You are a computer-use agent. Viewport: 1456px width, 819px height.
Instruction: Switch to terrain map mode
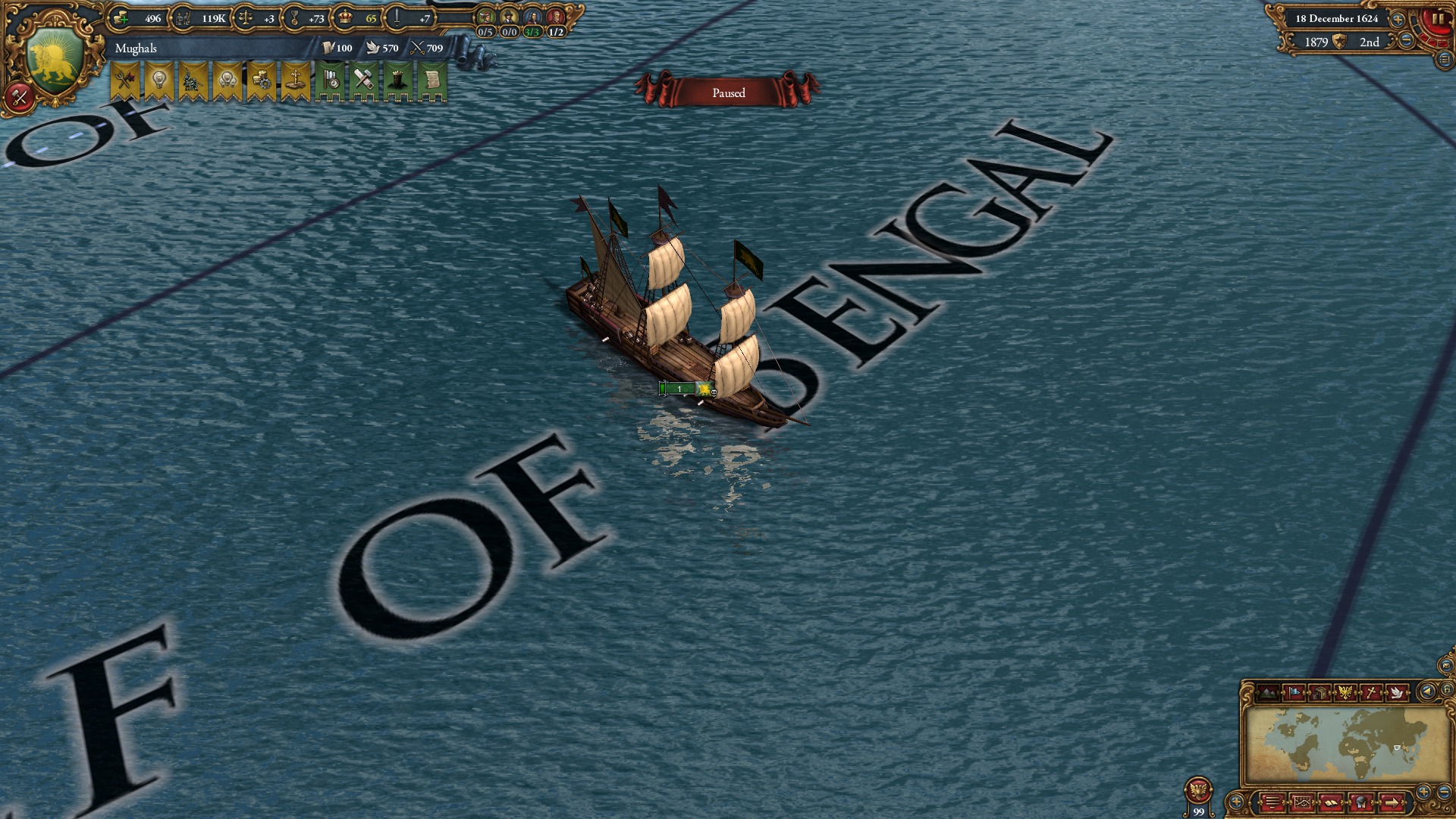[1268, 692]
